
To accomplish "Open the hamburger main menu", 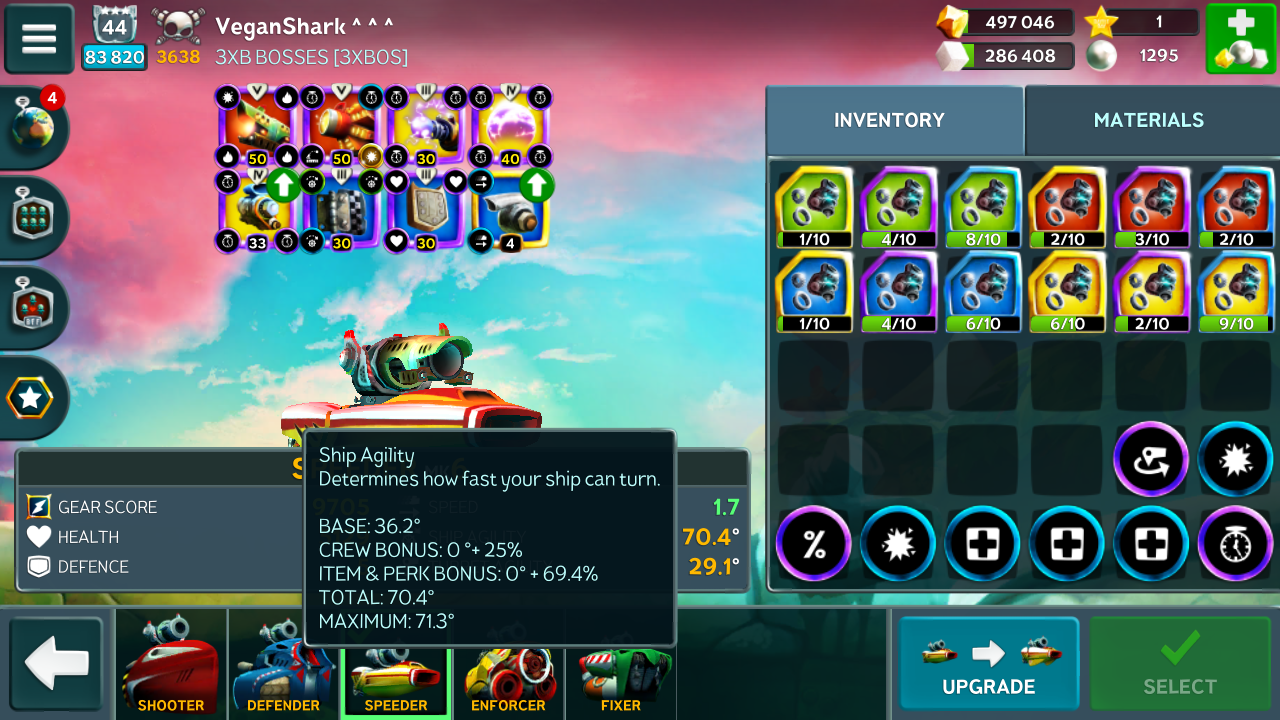I will (39, 38).
